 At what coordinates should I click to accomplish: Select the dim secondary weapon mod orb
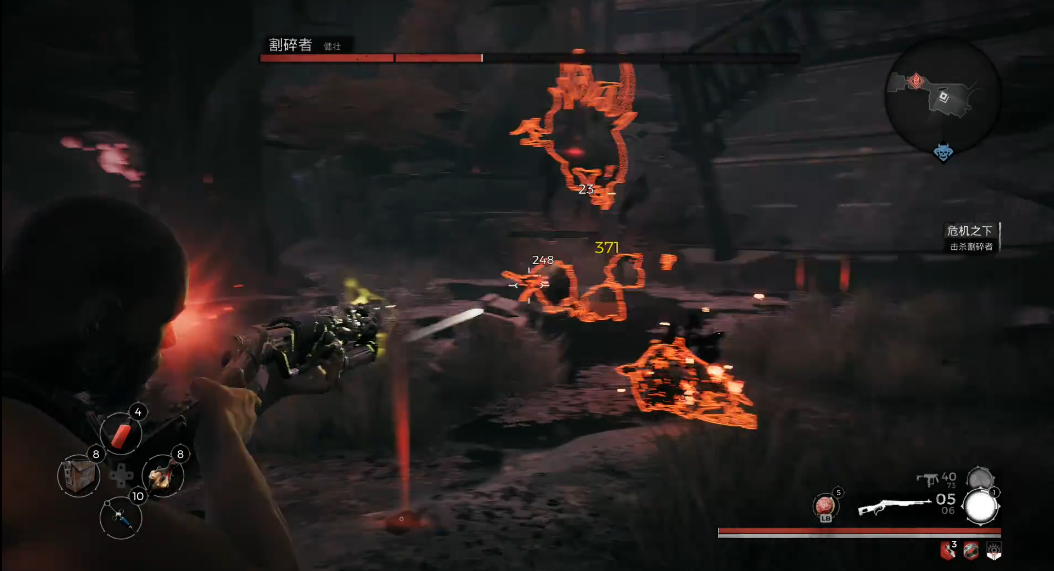(x=978, y=479)
